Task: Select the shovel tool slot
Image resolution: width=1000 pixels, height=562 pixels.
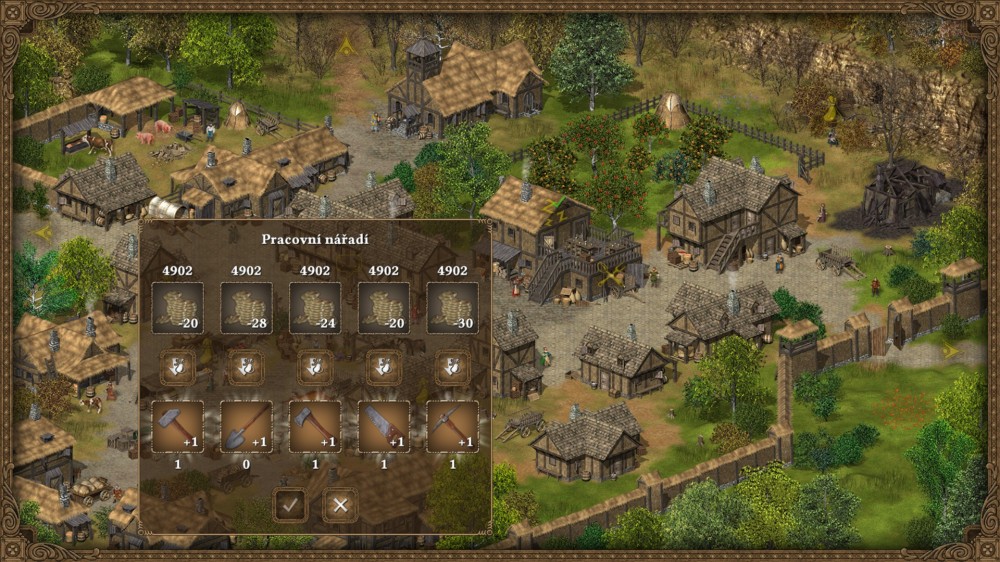Action: click(x=246, y=427)
